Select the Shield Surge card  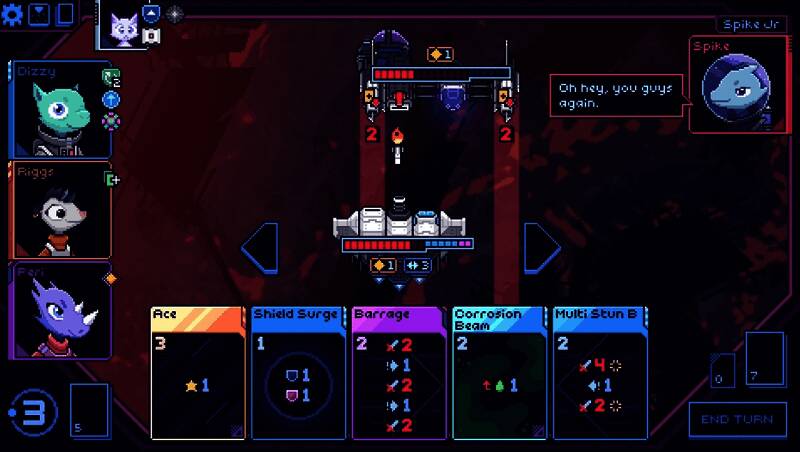tap(298, 372)
